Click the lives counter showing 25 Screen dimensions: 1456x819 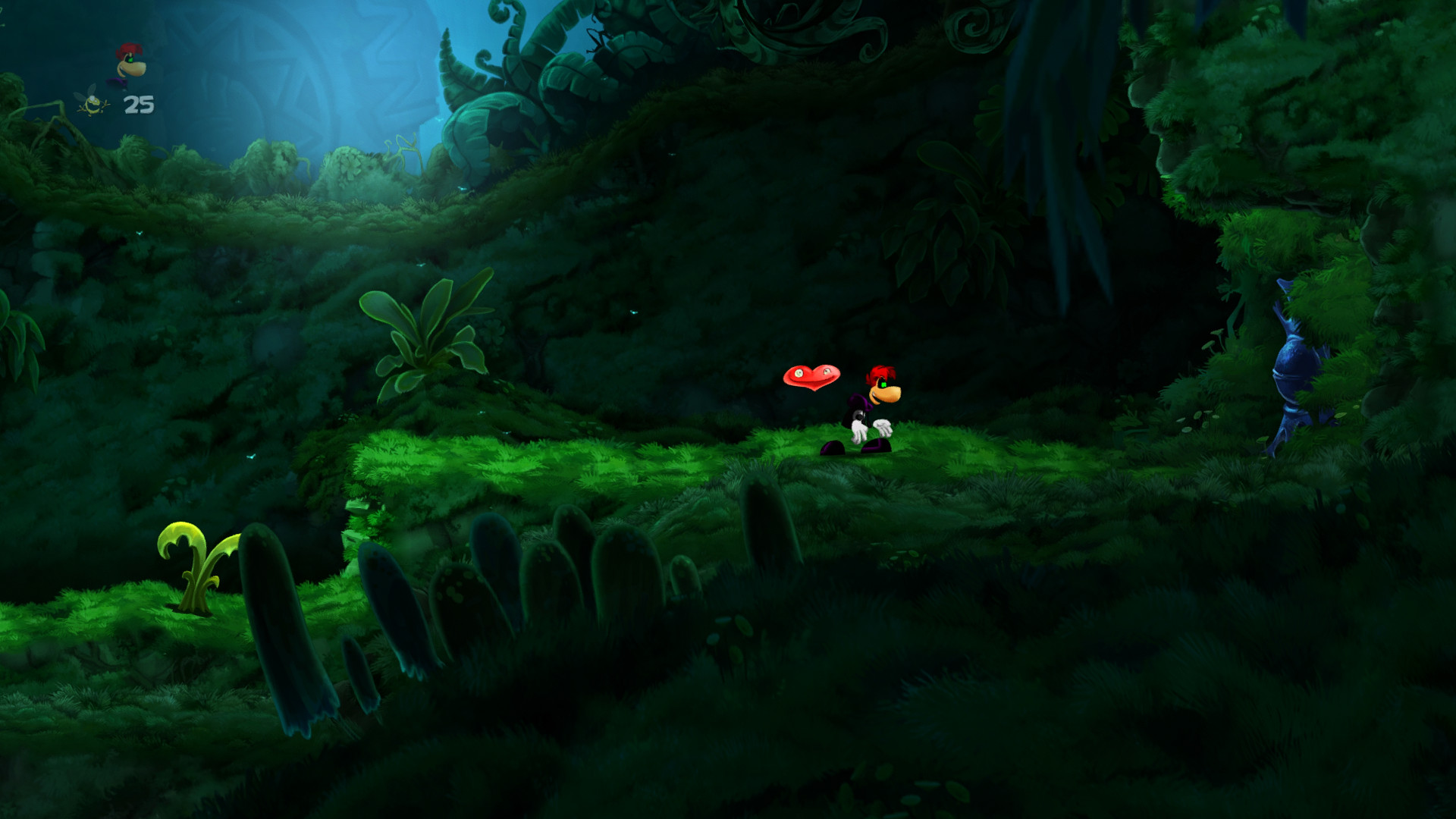coord(138,105)
